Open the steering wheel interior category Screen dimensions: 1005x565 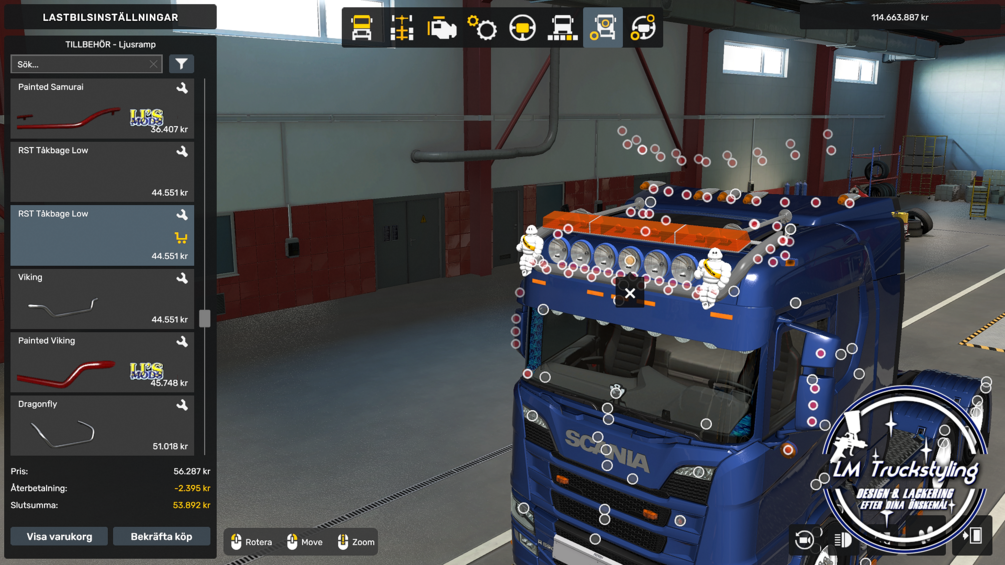point(522,28)
